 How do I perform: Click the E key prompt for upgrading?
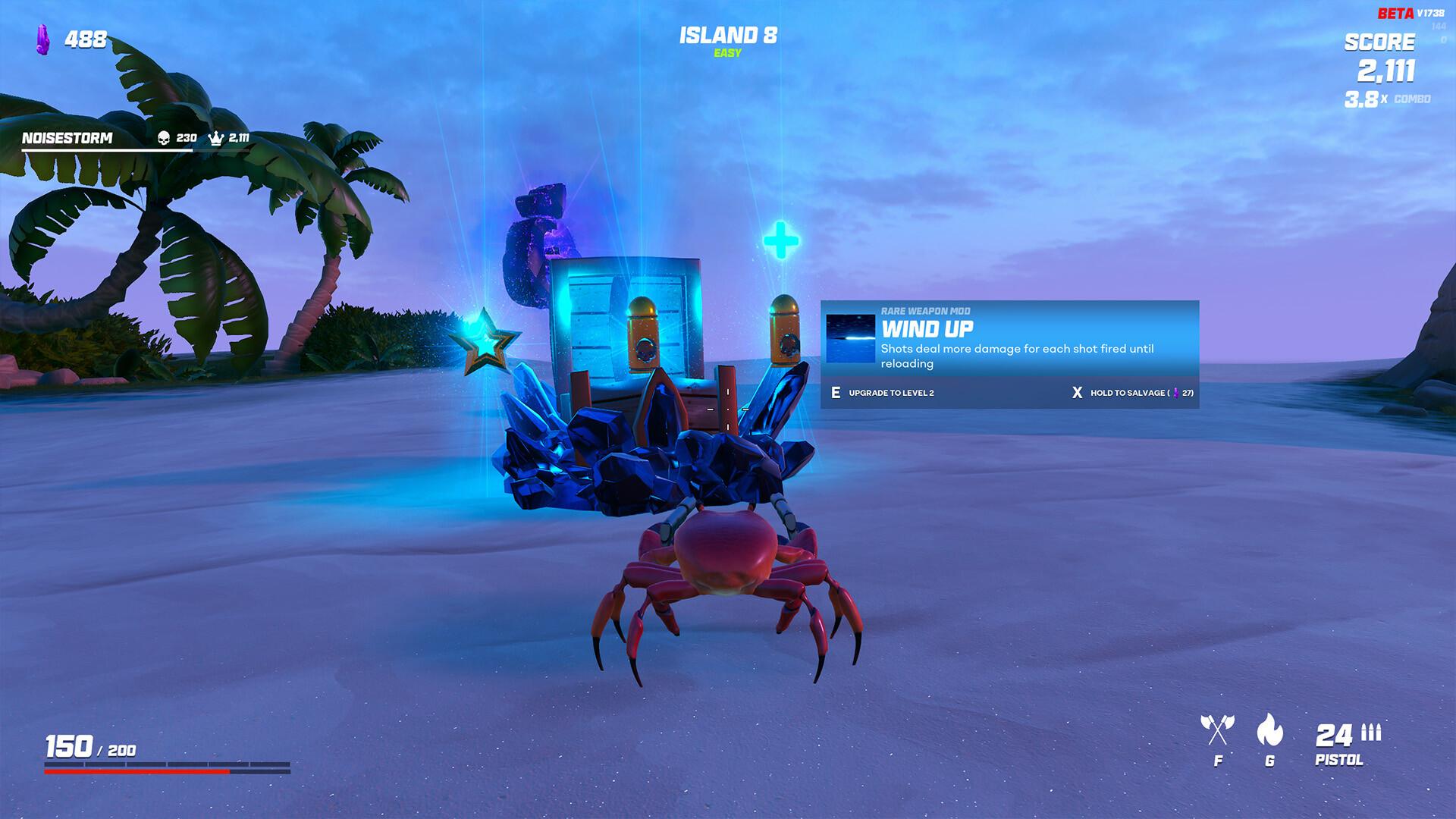pyautogui.click(x=835, y=393)
